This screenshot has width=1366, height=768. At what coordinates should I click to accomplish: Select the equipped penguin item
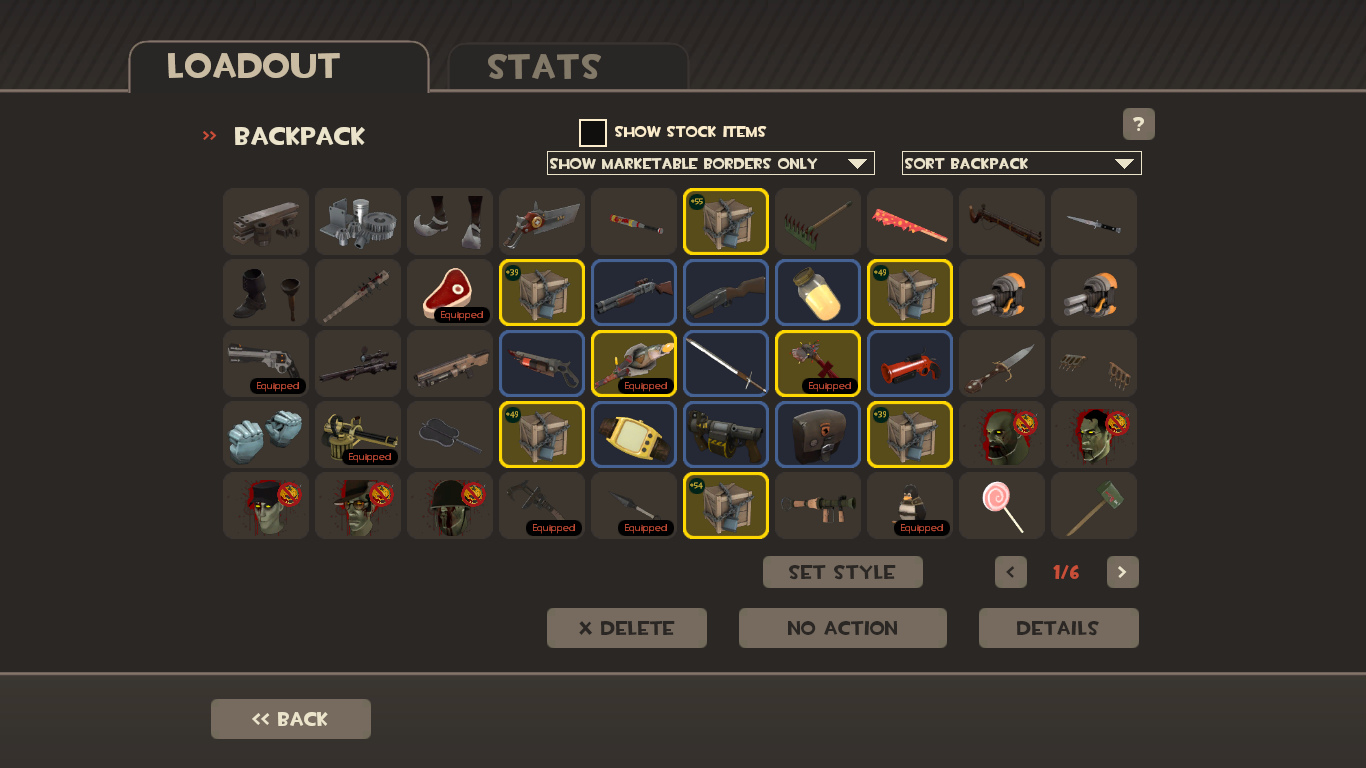point(909,505)
